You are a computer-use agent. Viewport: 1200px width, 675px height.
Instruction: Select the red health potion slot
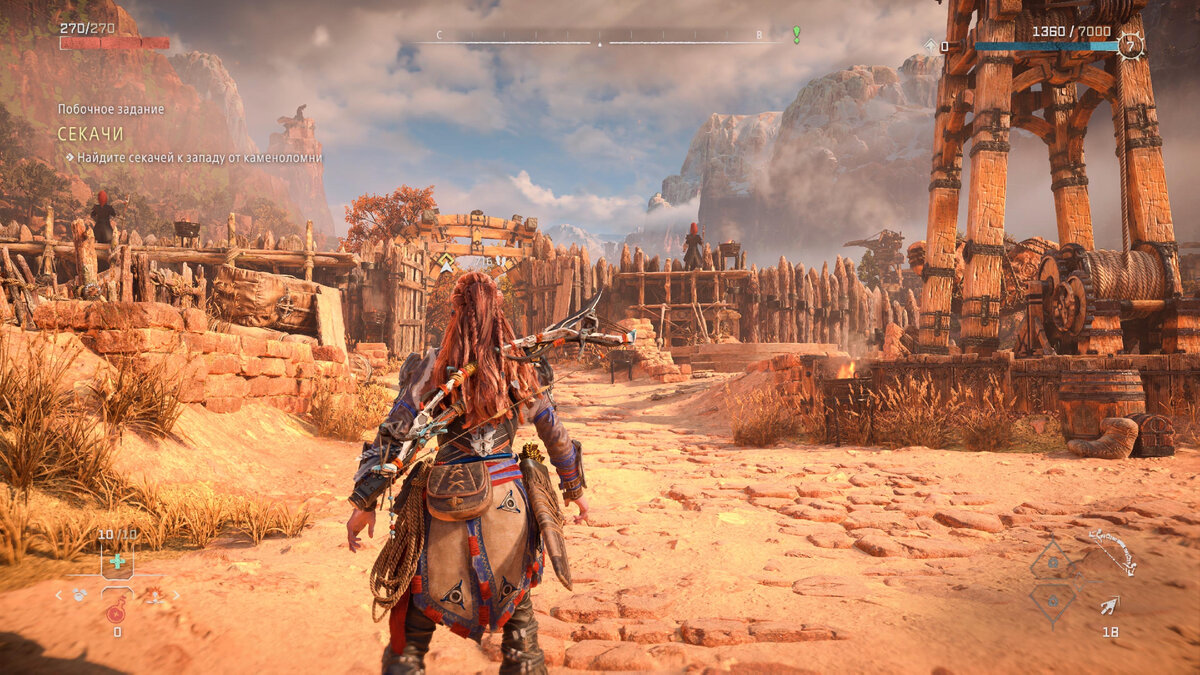point(116,613)
